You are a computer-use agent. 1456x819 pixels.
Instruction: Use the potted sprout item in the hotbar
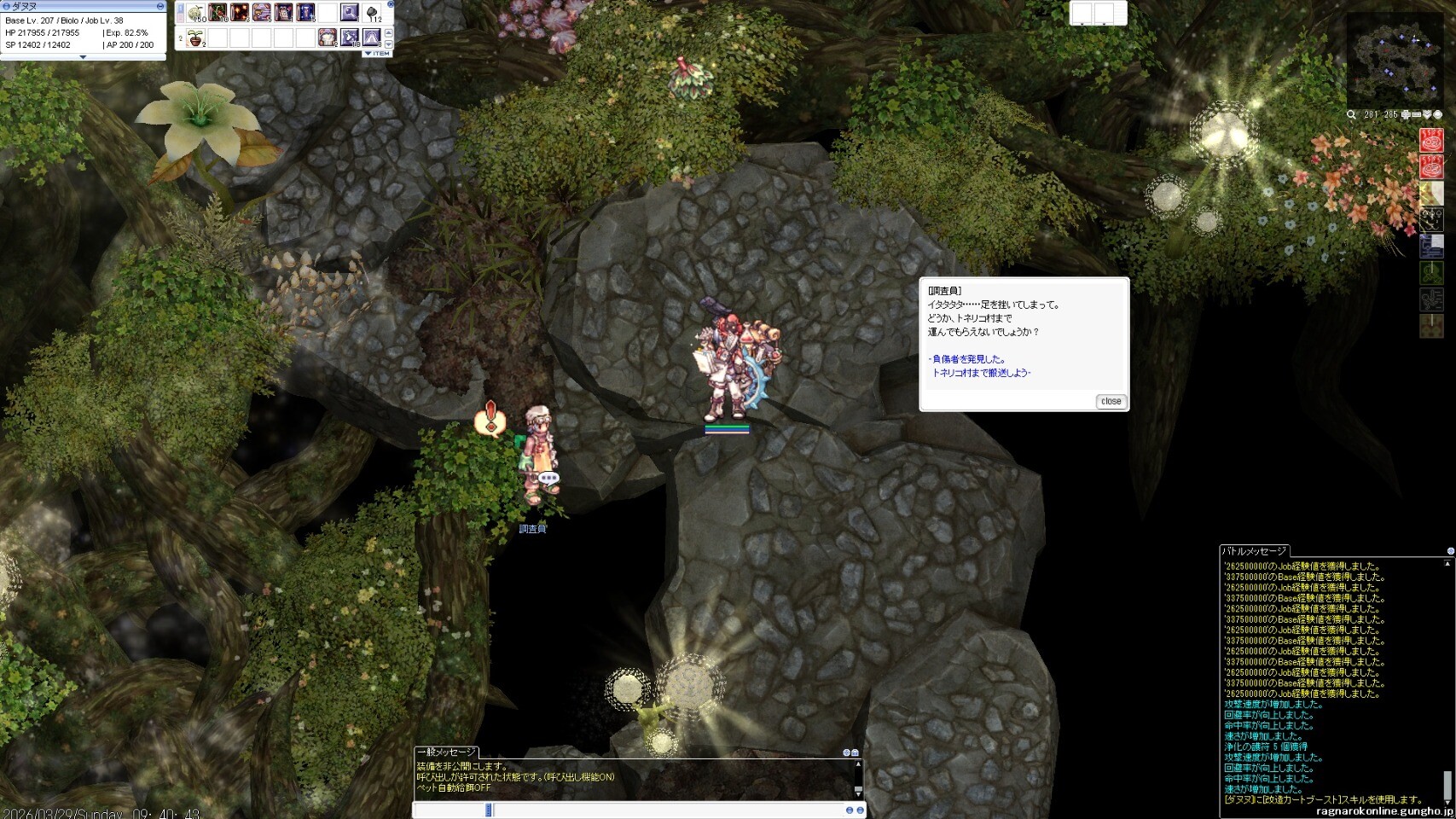tap(196, 38)
